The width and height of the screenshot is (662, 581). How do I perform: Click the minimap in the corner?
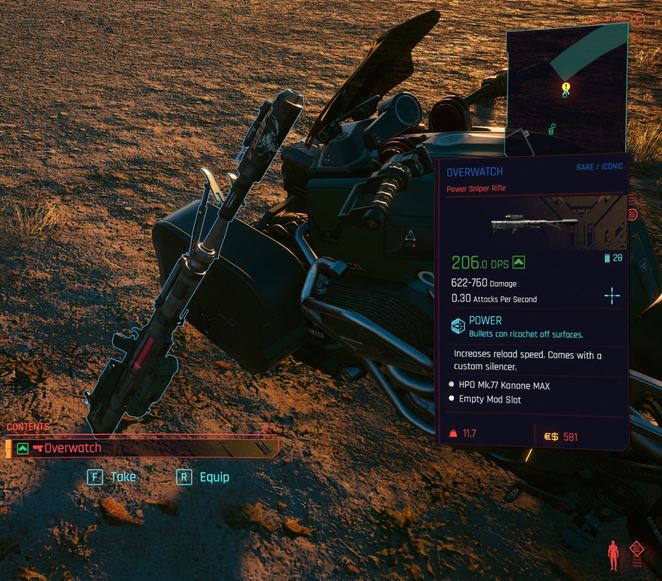(x=566, y=88)
